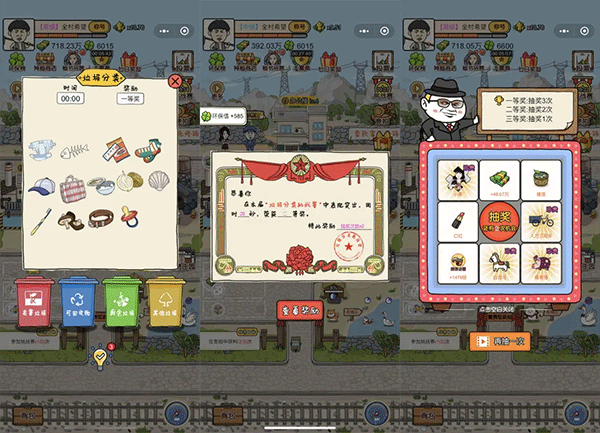
Task: Close the garbage sorting panel
Action: pyautogui.click(x=176, y=81)
